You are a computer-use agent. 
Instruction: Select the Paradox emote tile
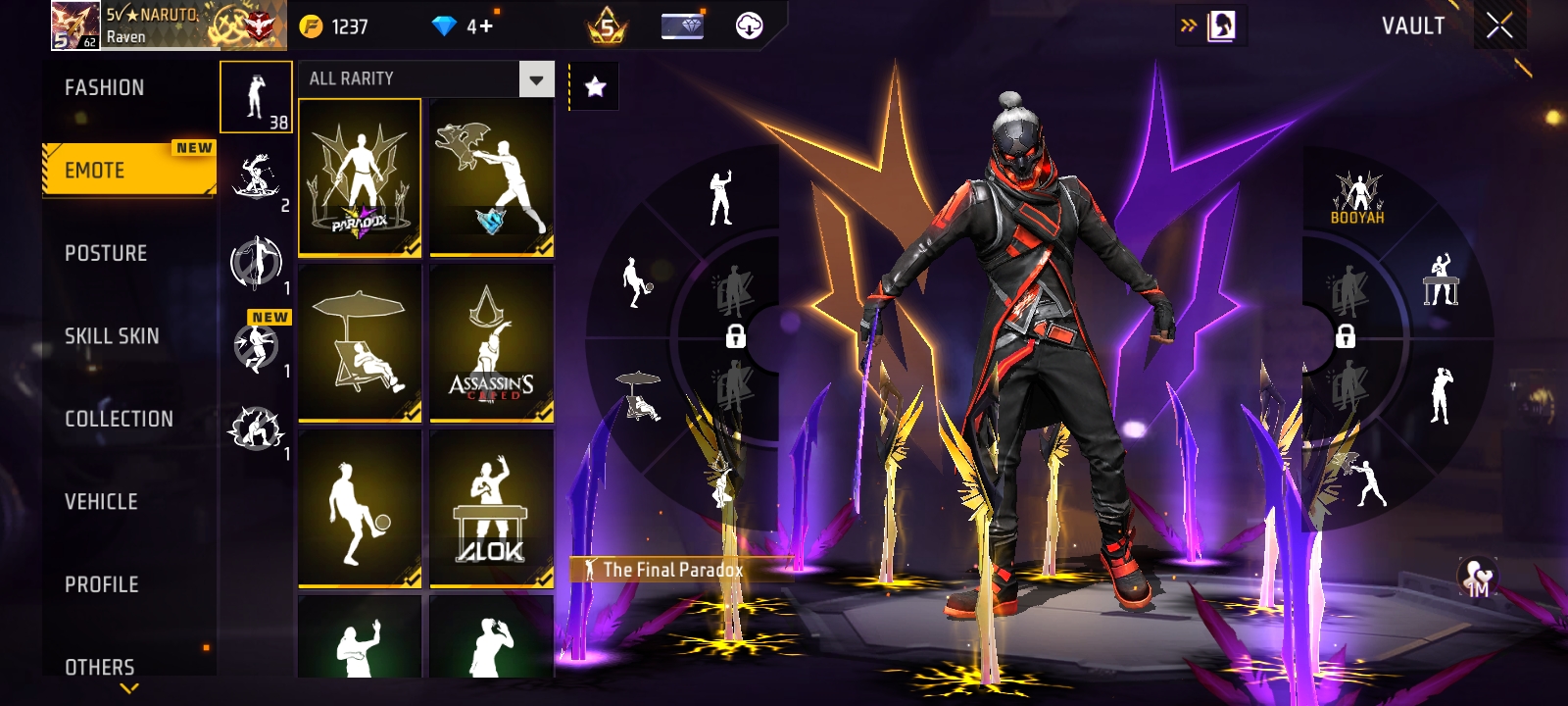pyautogui.click(x=360, y=177)
